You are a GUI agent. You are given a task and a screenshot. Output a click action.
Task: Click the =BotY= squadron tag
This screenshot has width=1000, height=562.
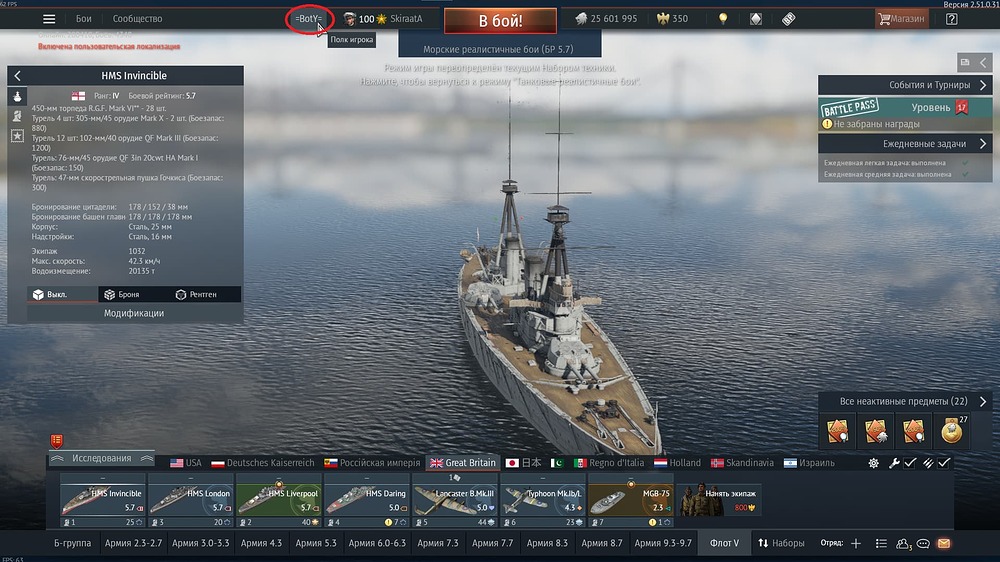coord(308,19)
